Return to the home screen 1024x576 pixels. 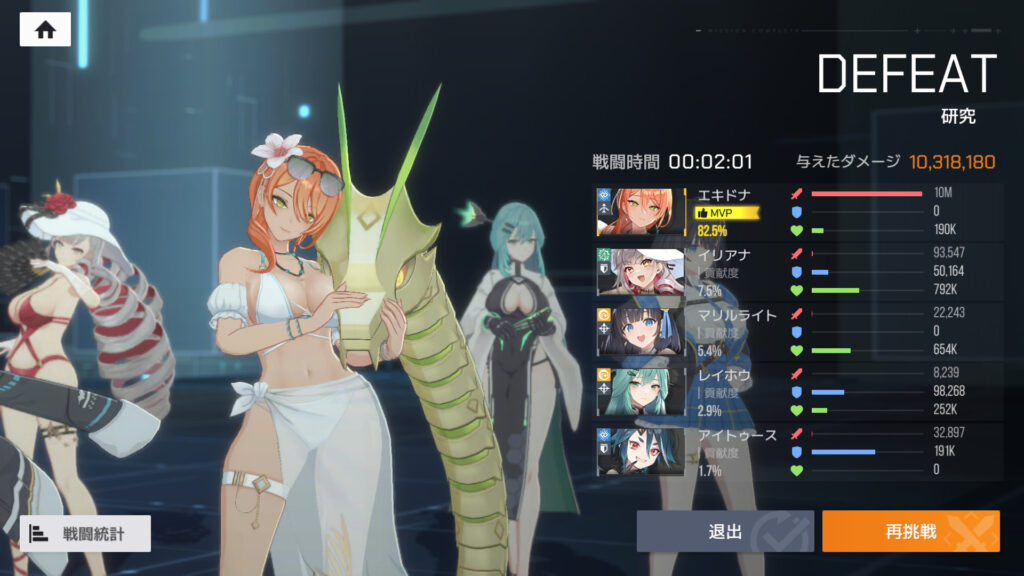pyautogui.click(x=45, y=29)
